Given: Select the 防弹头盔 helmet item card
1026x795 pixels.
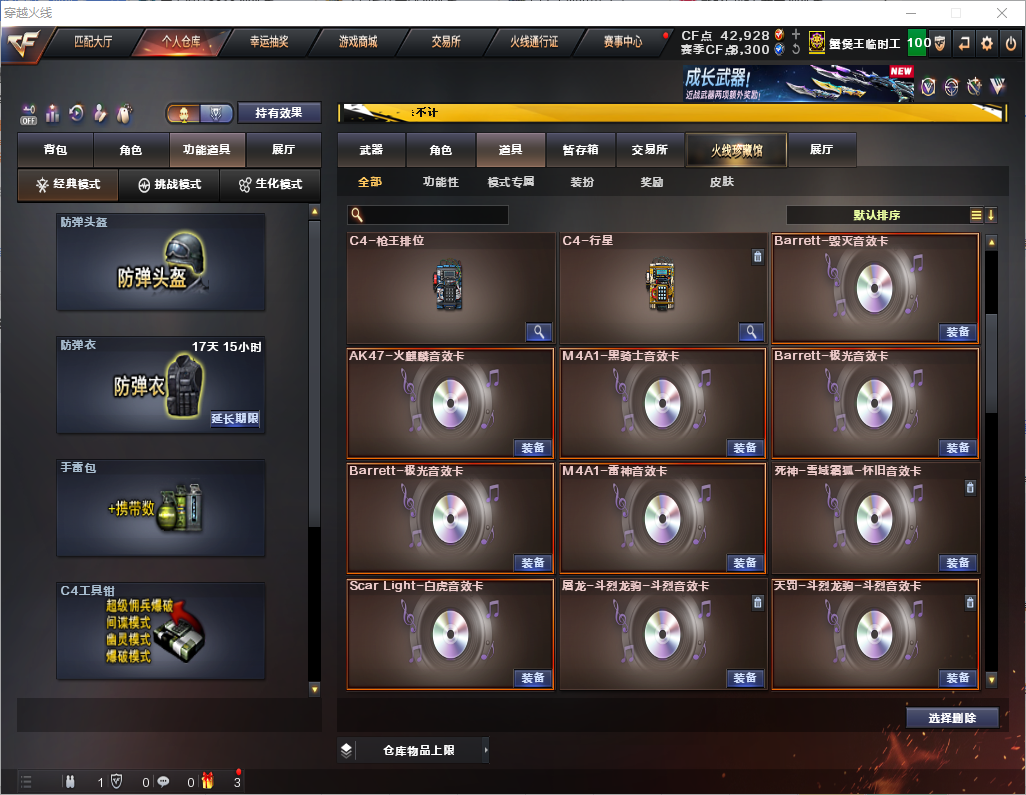Looking at the screenshot, I should coord(160,262).
